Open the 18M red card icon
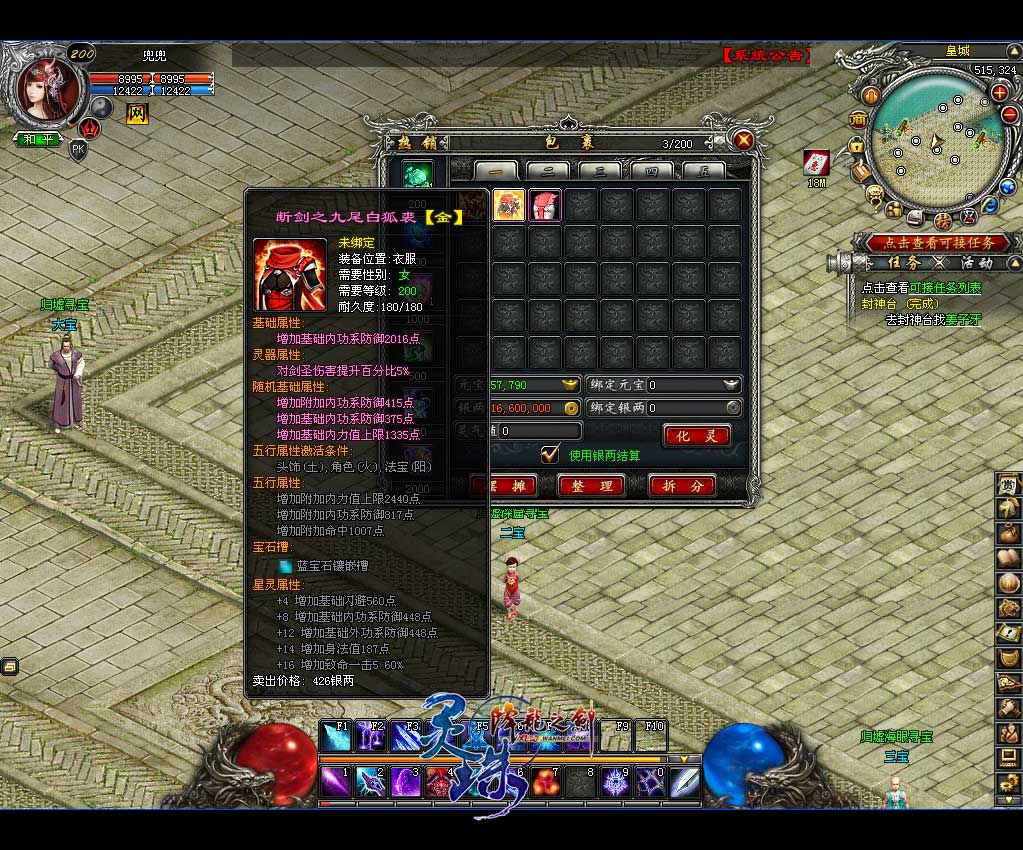Viewport: 1023px width, 850px height. (816, 163)
